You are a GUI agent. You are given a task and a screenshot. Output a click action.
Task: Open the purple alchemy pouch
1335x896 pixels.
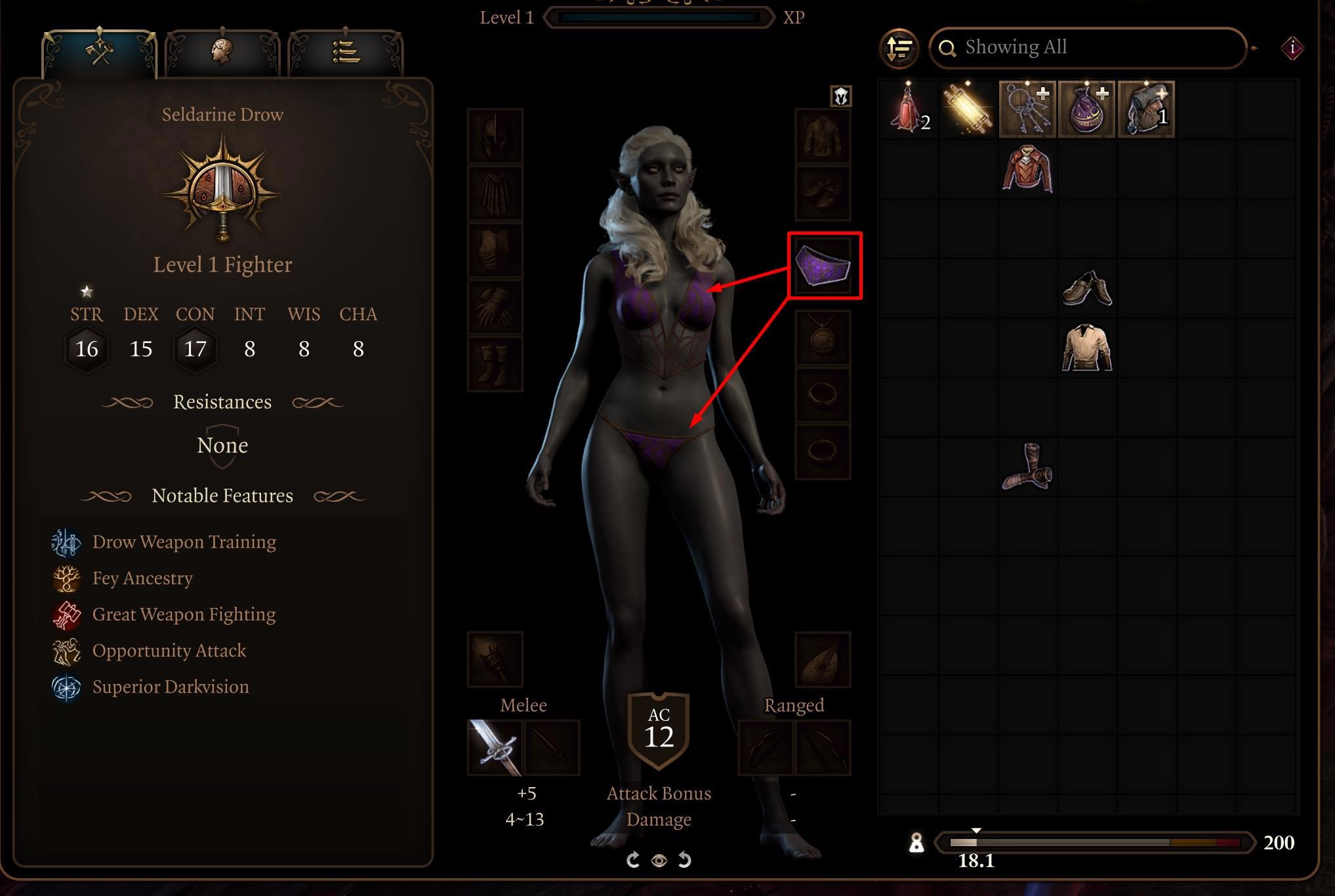[1086, 109]
